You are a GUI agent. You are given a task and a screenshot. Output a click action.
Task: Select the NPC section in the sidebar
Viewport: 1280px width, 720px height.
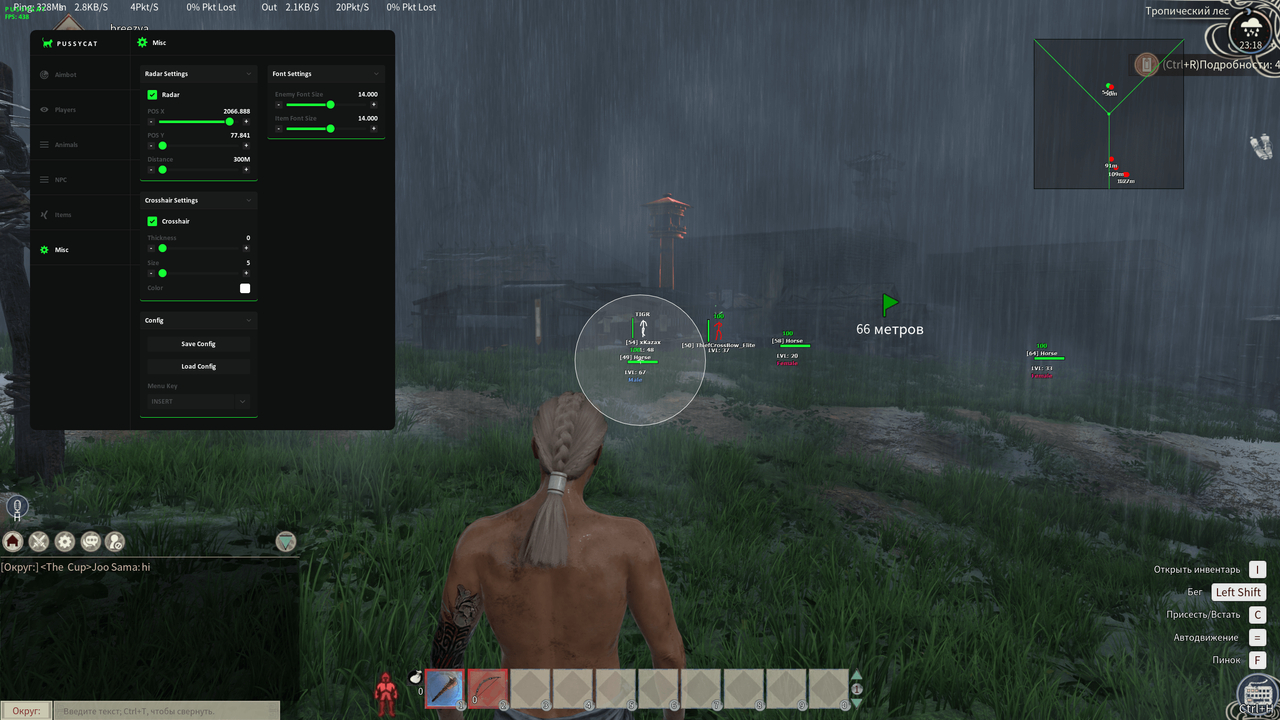(62, 179)
